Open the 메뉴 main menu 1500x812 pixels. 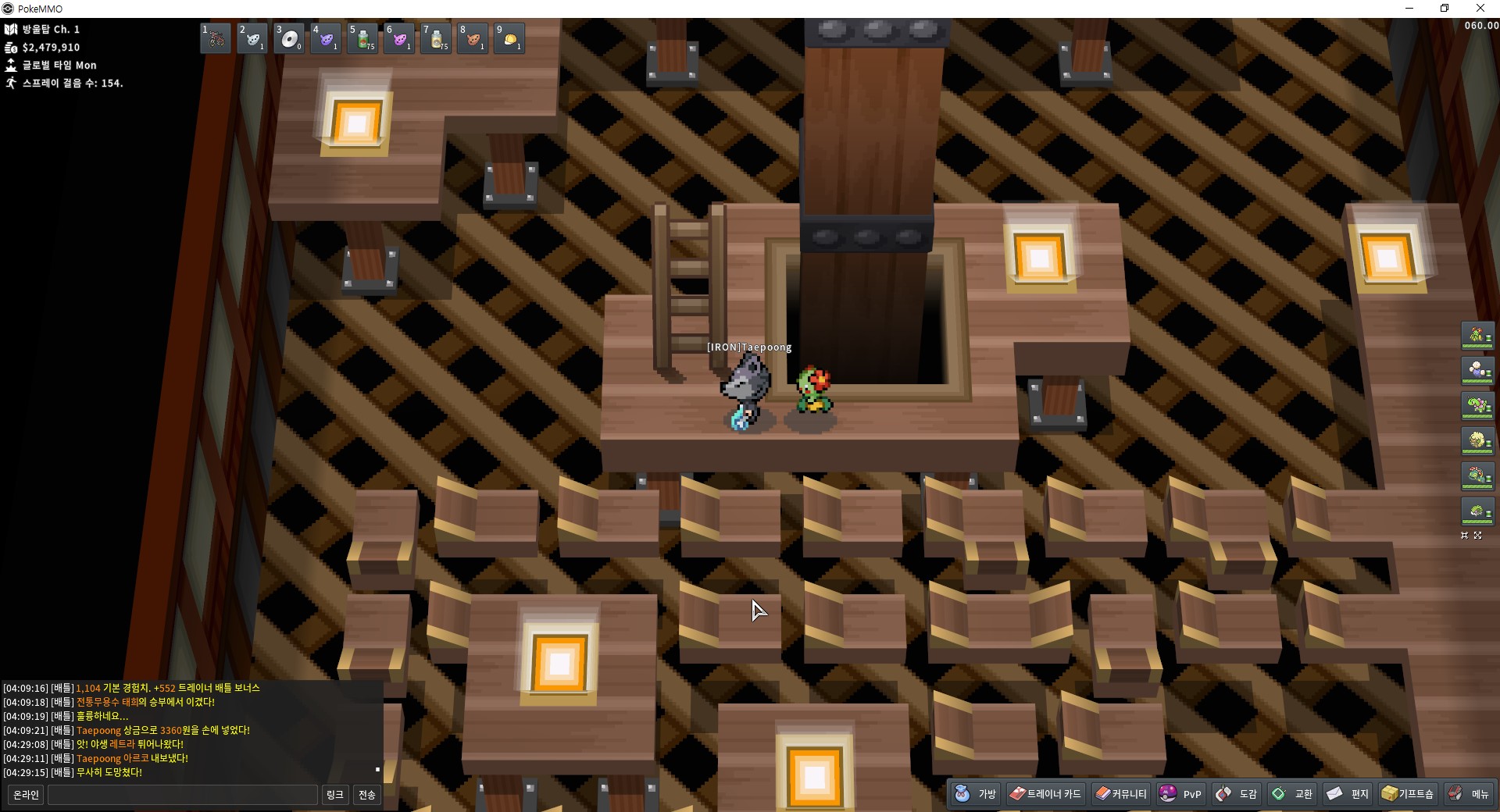coord(1470,794)
